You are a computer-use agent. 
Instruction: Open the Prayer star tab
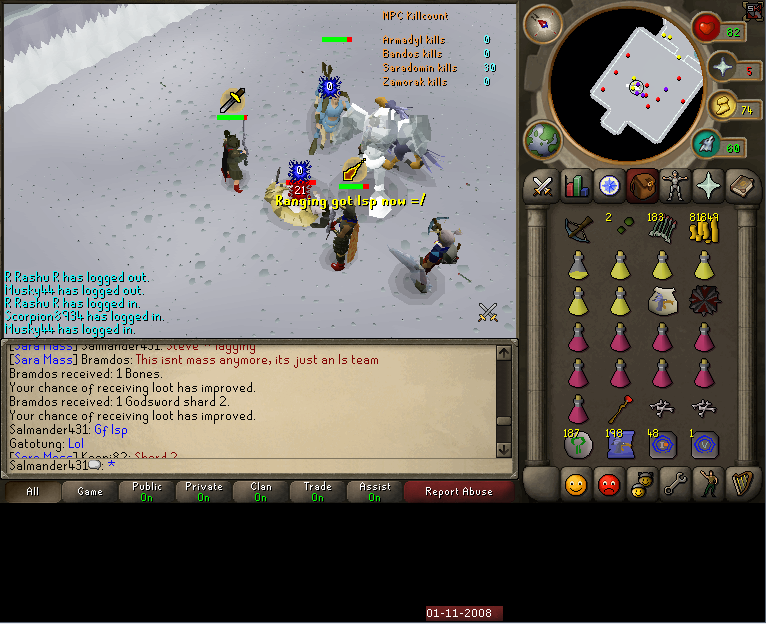(x=708, y=186)
